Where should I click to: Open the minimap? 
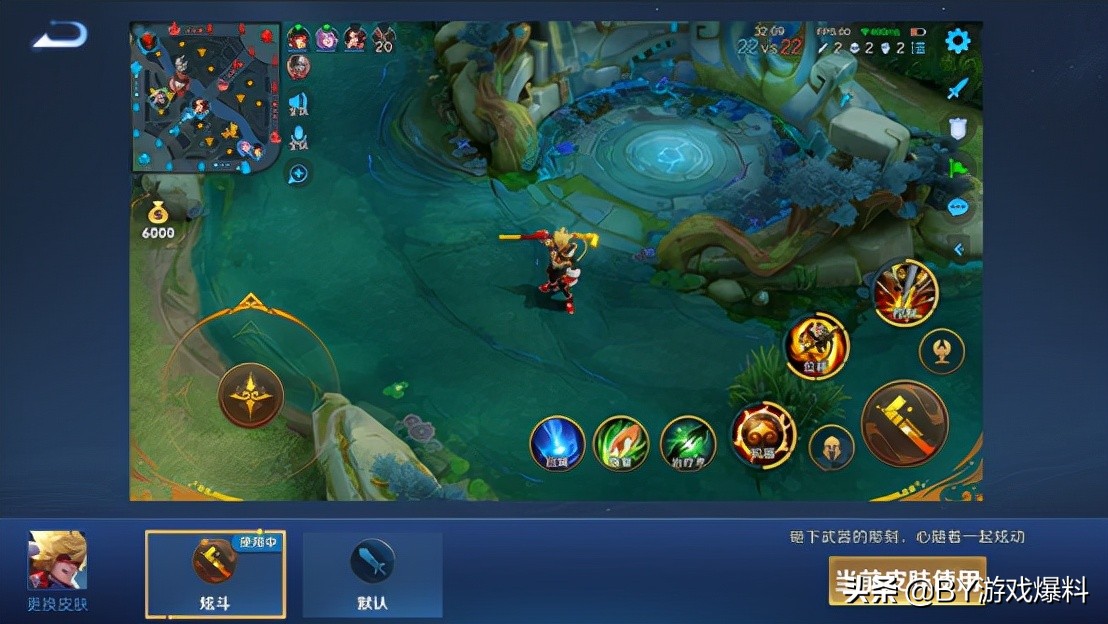coord(205,97)
